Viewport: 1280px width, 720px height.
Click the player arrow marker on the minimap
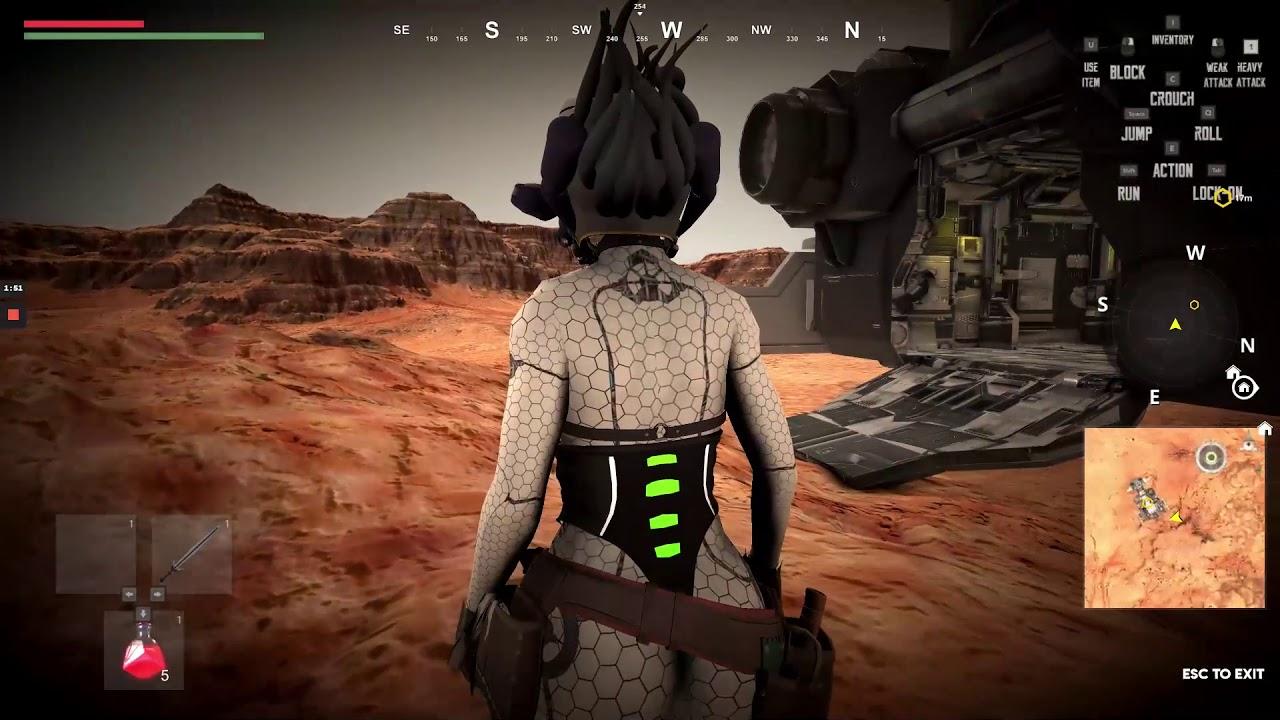pos(1176,519)
